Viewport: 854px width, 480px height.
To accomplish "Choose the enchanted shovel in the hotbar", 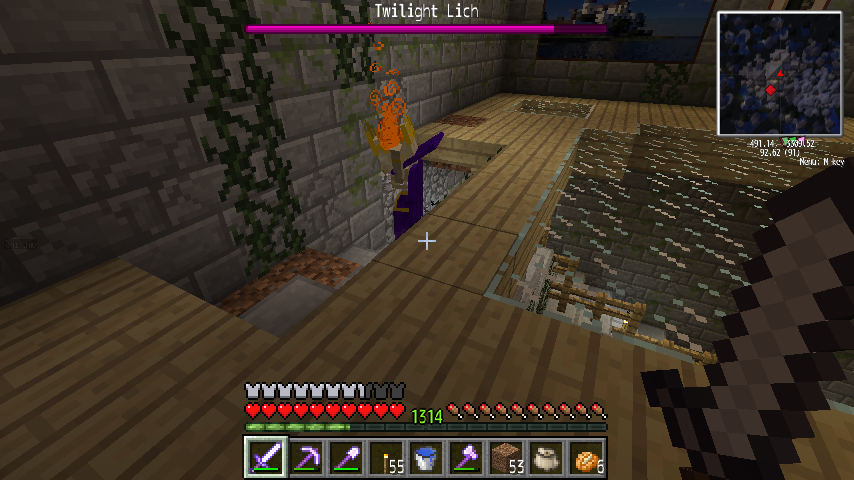I will click(x=345, y=458).
